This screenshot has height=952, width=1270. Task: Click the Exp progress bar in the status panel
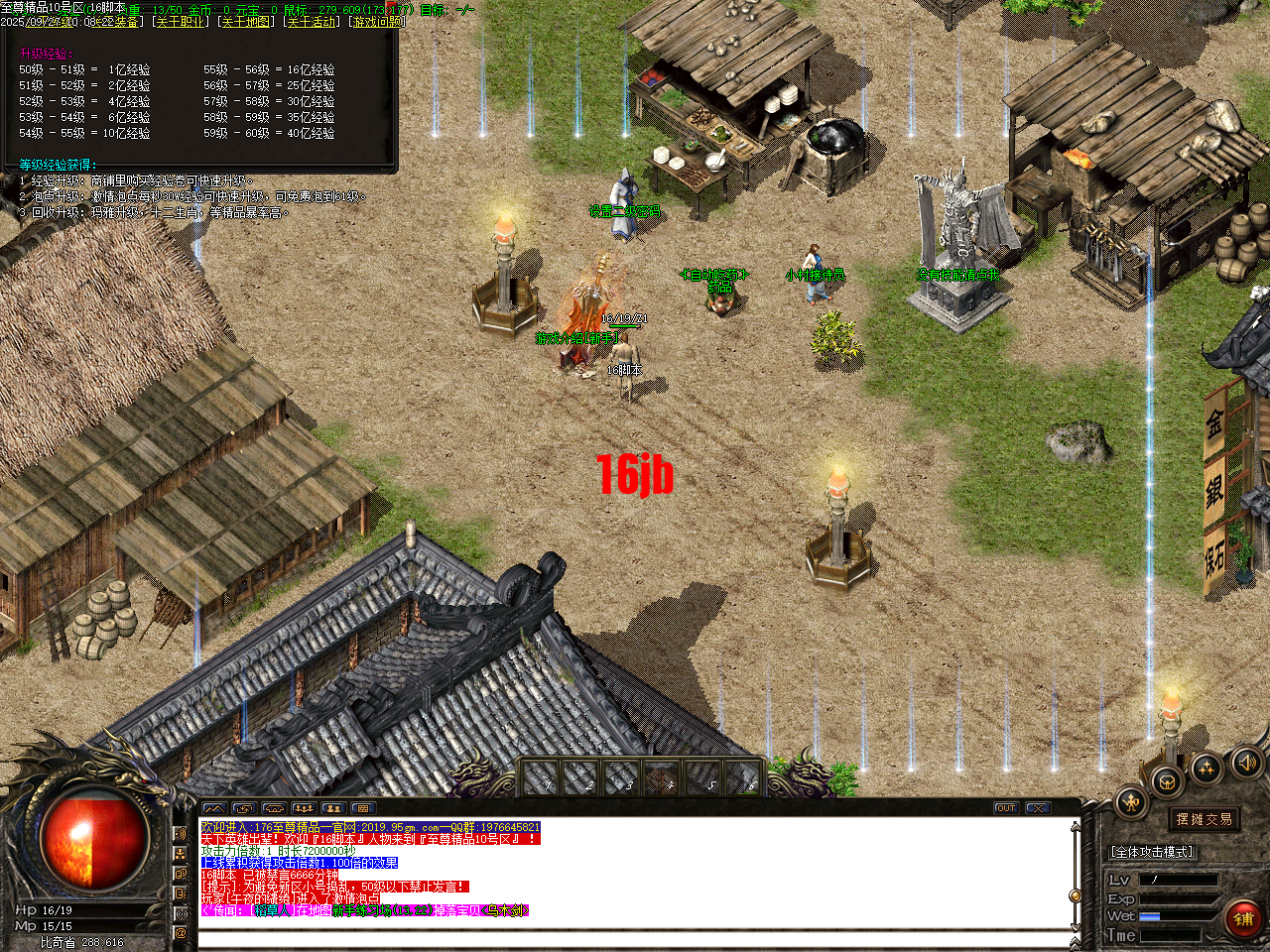[1177, 898]
